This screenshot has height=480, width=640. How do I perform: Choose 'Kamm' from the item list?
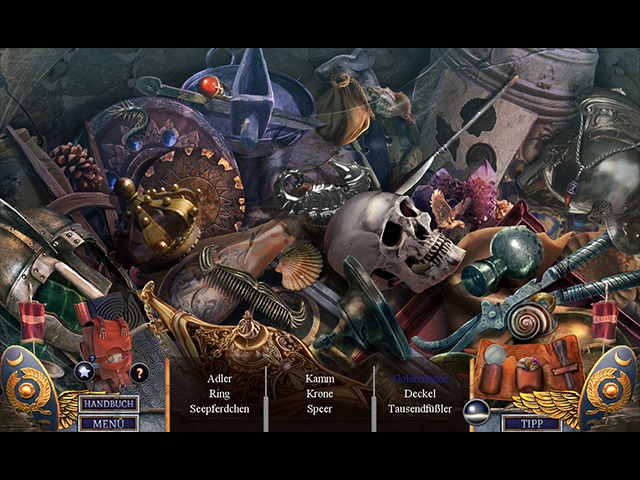tap(320, 379)
